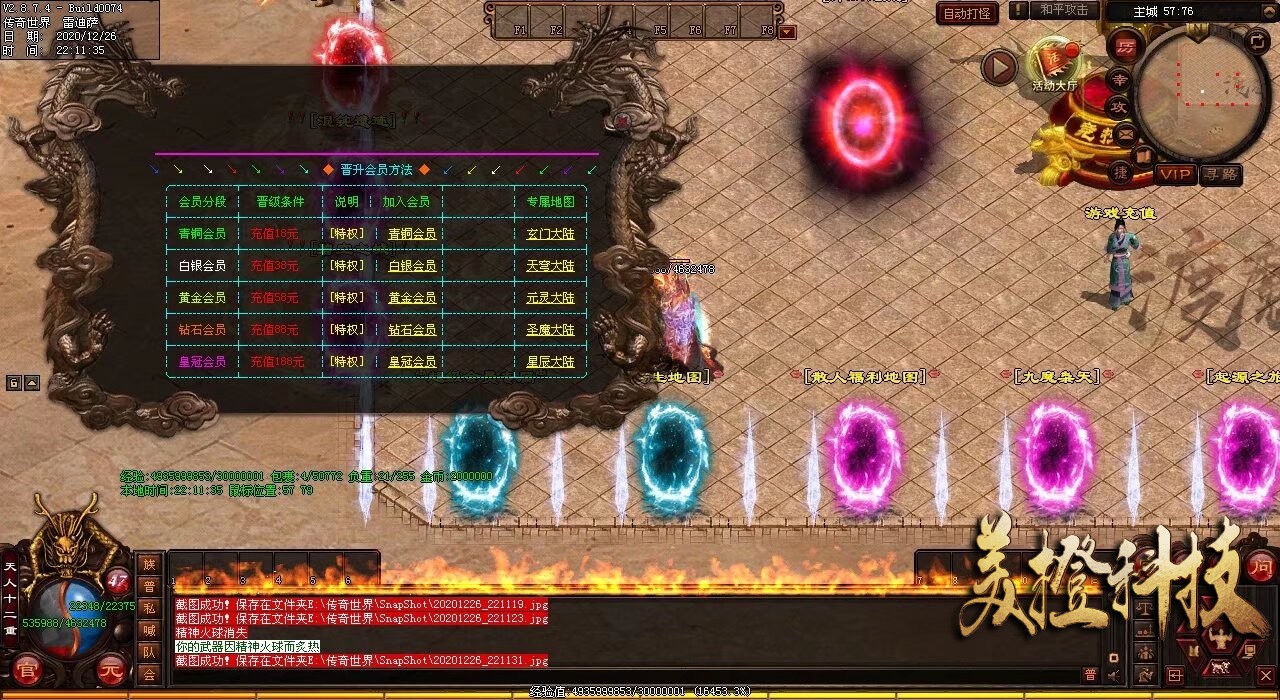Toggle the 自动打怪 auto-fight button
The width and height of the screenshot is (1280, 700).
click(968, 13)
